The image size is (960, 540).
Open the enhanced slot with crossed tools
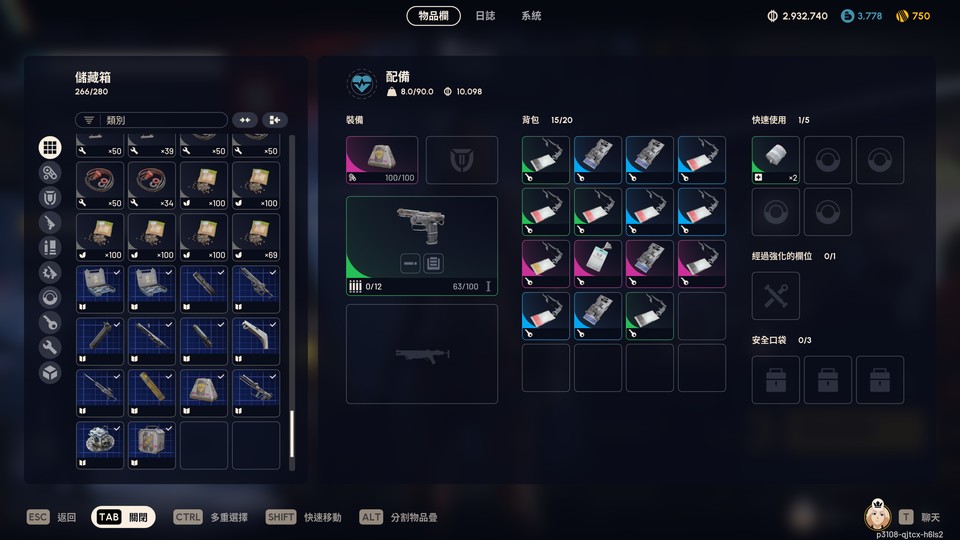[775, 296]
